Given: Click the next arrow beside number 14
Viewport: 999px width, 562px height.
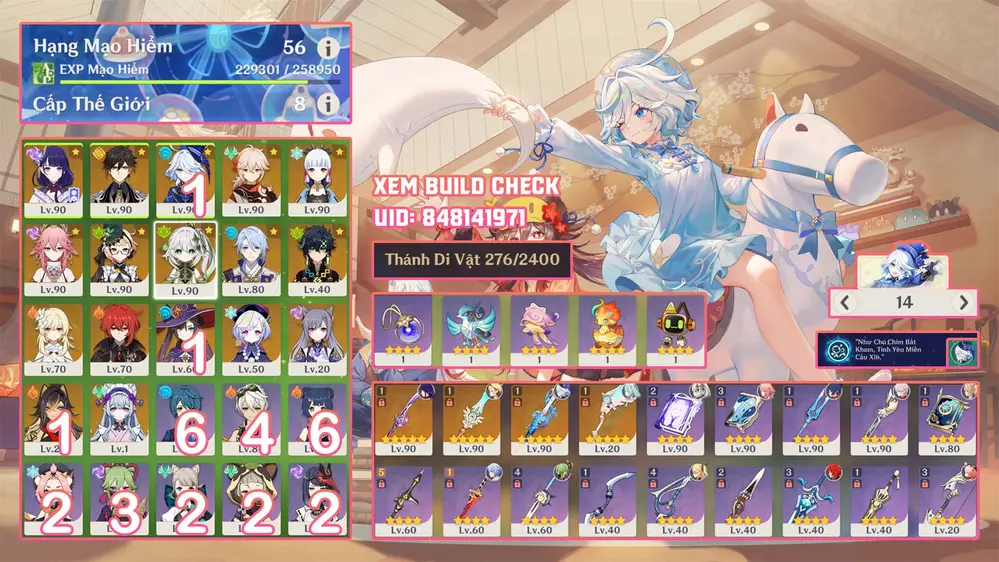Looking at the screenshot, I should 963,302.
